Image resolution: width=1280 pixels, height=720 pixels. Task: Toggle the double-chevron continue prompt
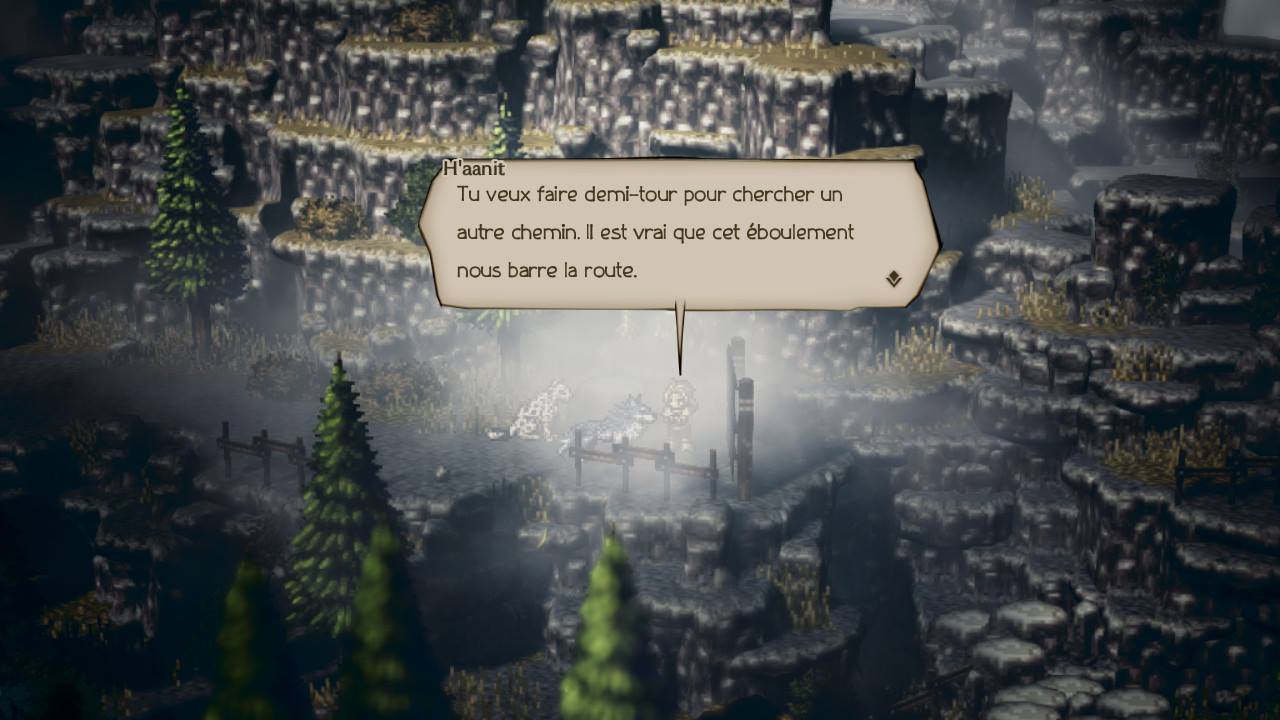pos(892,281)
